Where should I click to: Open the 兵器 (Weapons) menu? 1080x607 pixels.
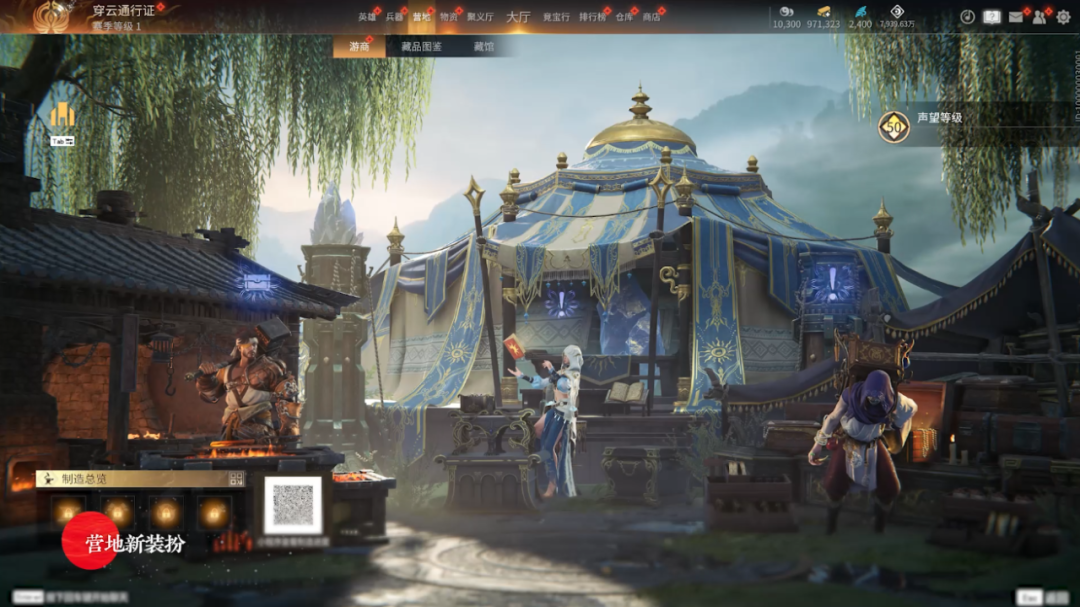(x=394, y=17)
